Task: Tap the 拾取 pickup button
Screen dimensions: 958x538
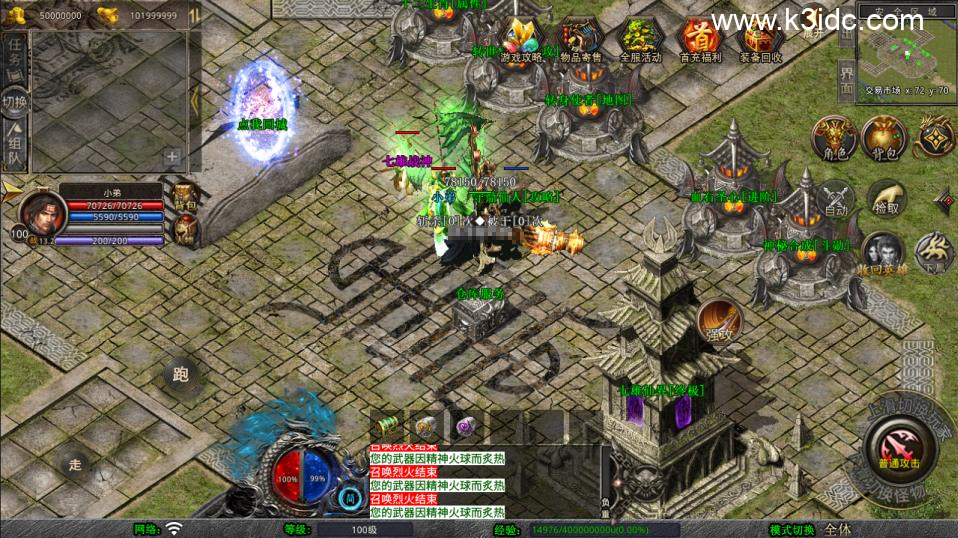Action: point(886,198)
